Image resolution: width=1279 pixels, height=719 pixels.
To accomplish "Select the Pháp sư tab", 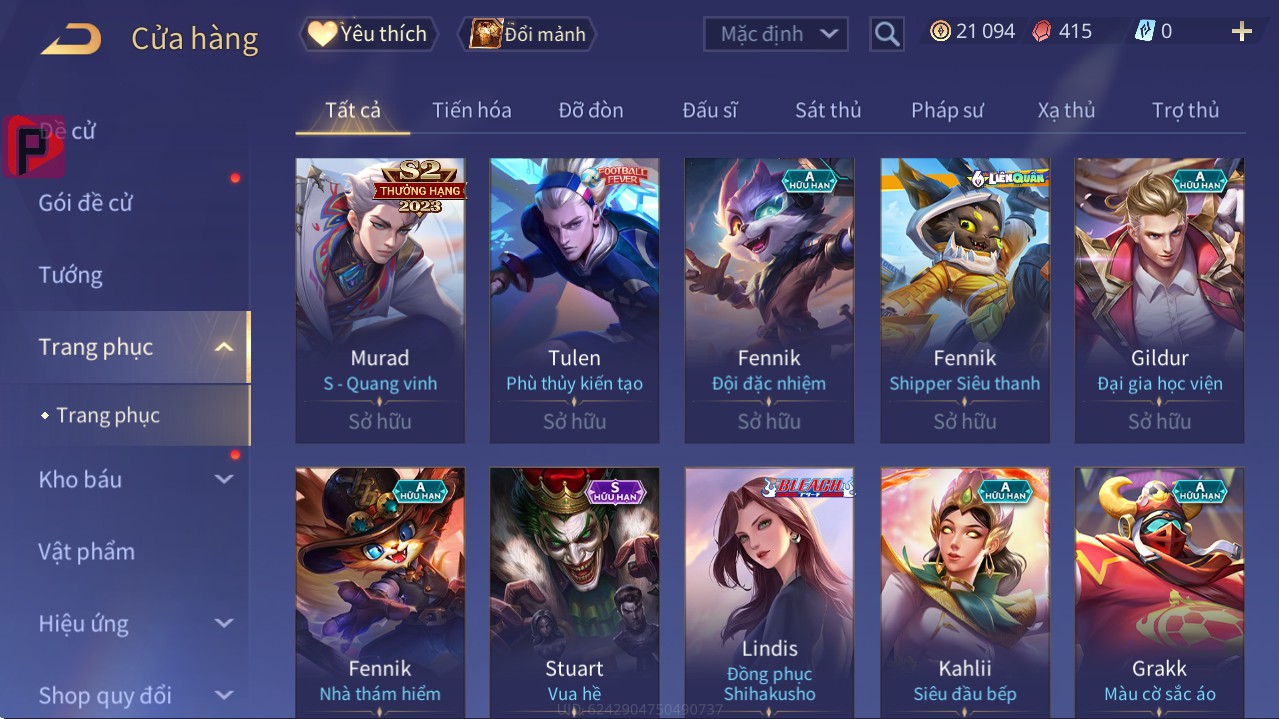I will 947,110.
